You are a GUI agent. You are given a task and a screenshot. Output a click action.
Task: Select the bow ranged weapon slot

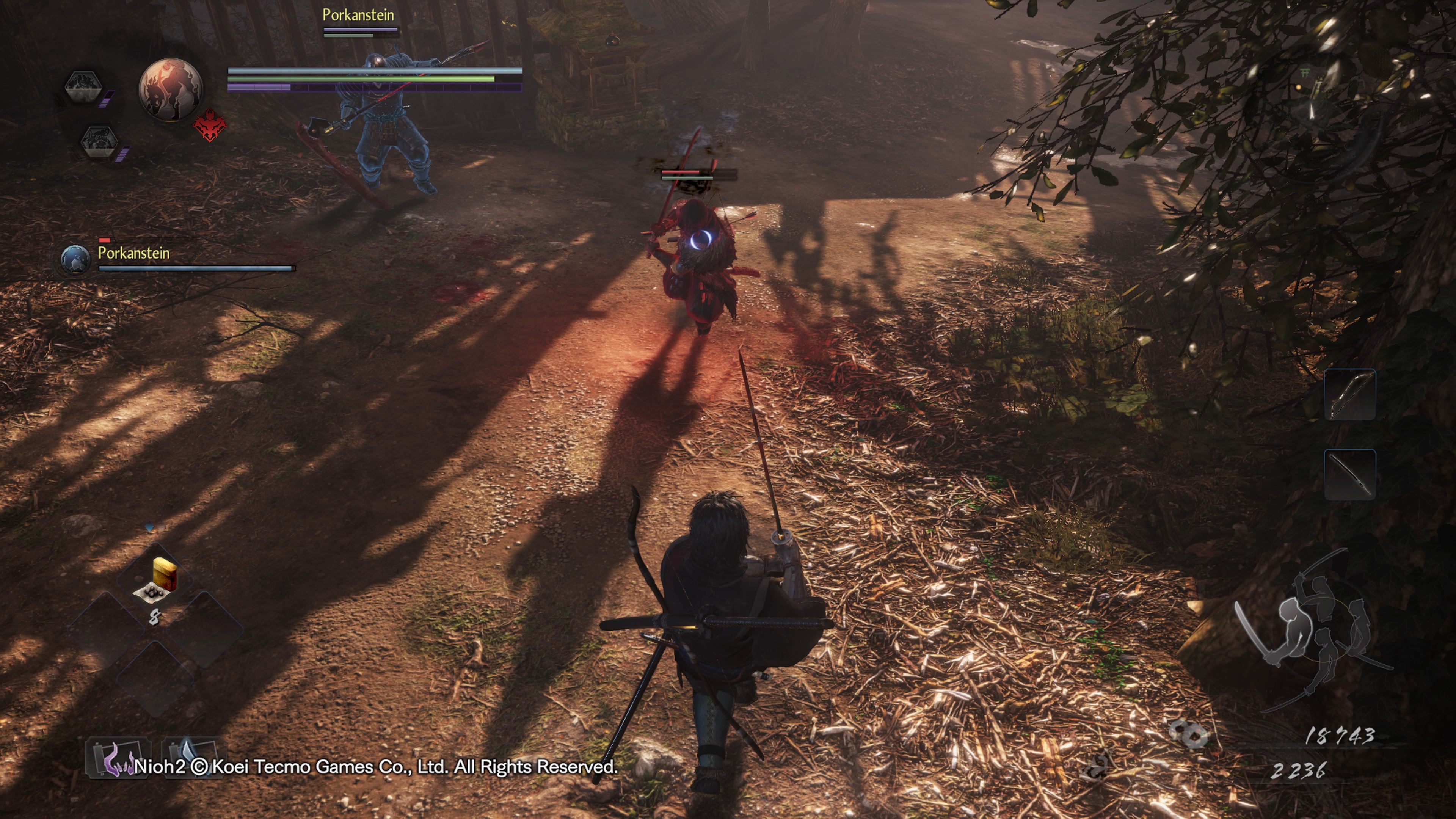1350,394
